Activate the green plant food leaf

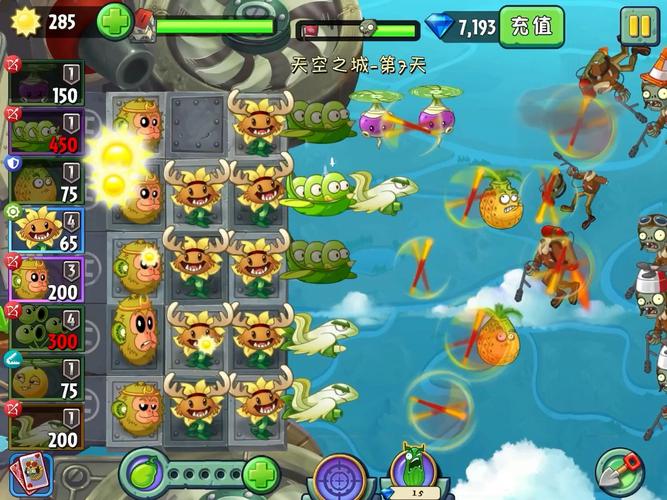(x=143, y=472)
